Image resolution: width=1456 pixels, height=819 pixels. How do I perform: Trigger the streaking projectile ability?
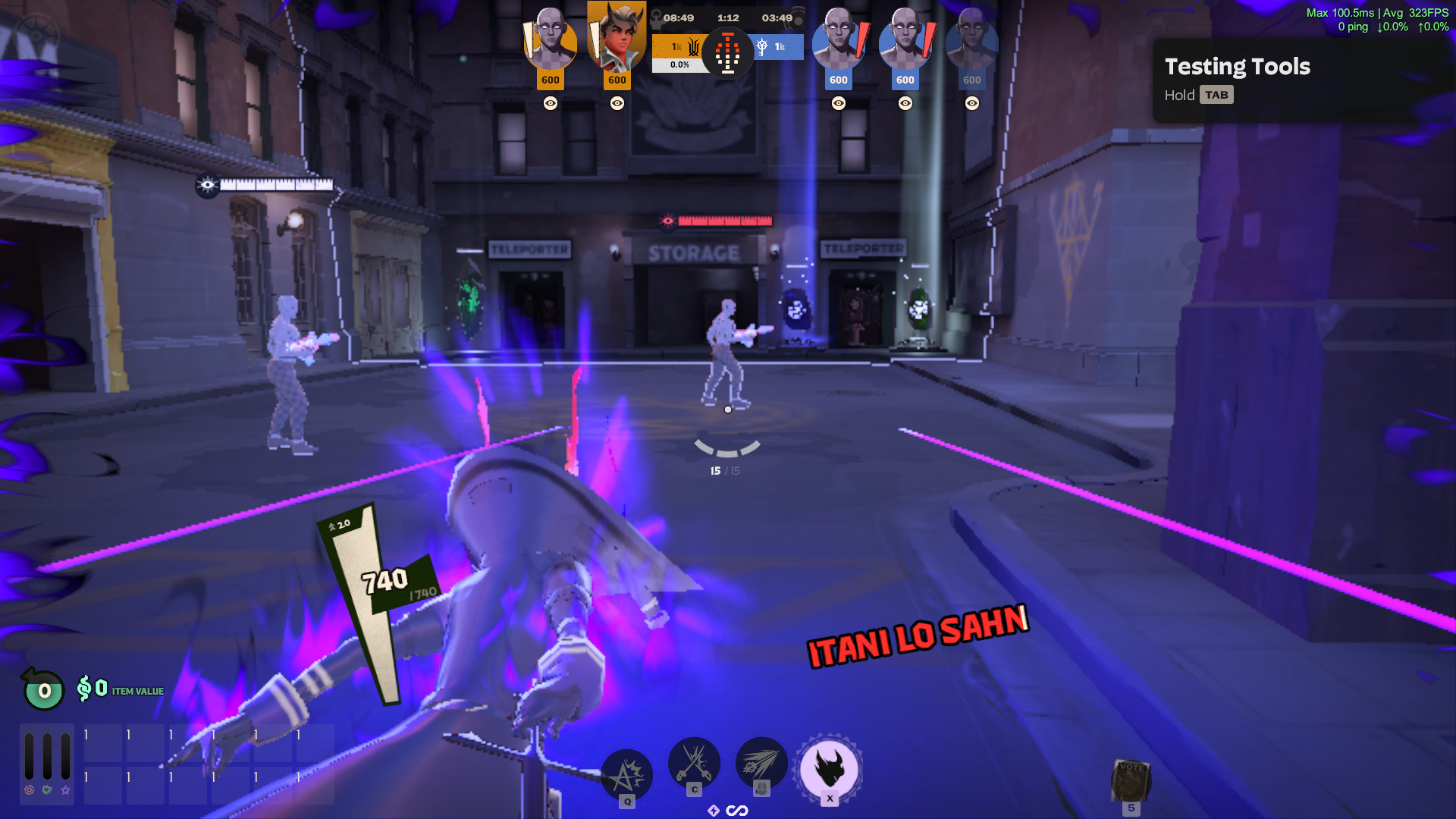point(761,763)
